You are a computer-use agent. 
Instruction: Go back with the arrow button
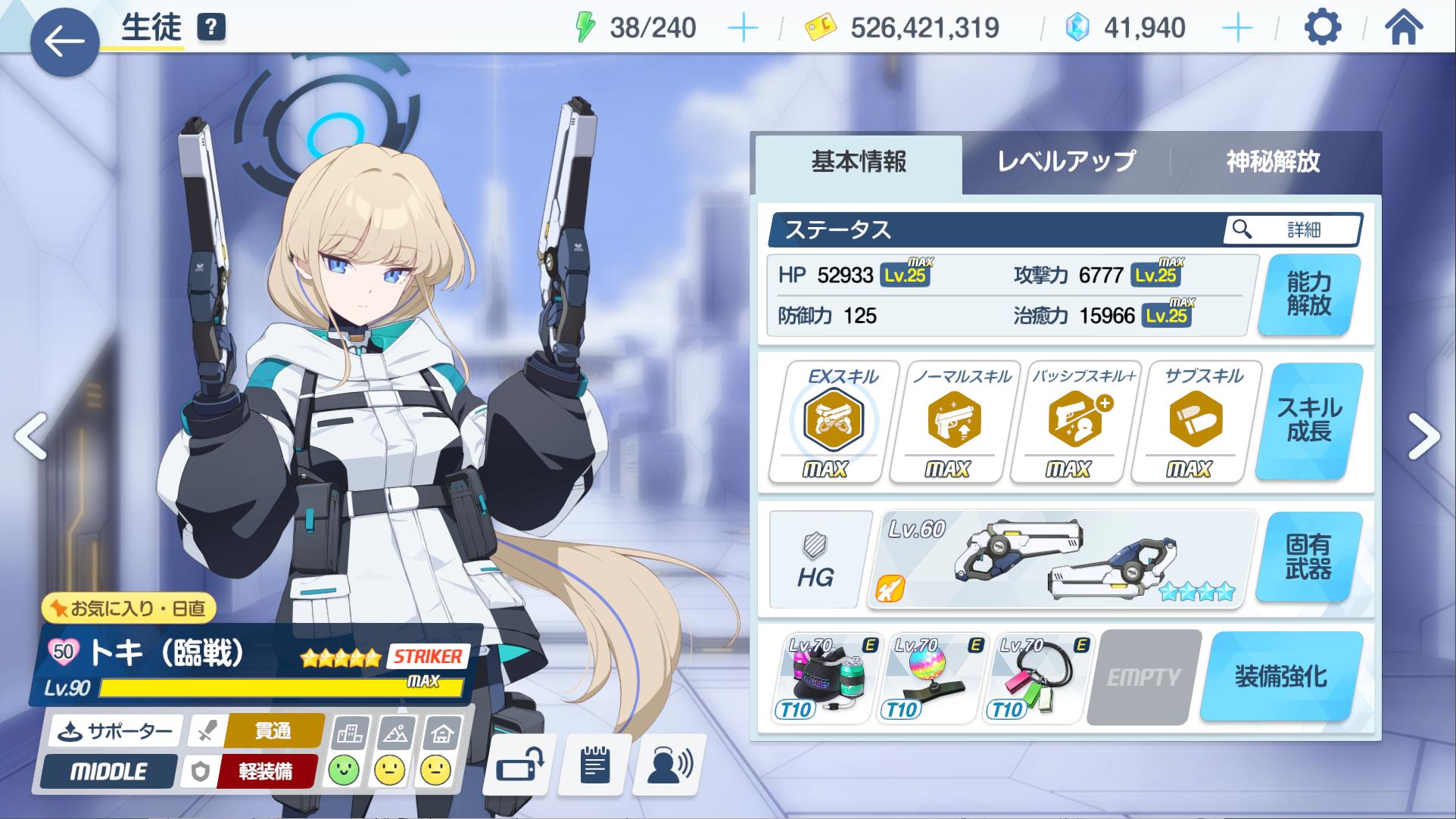click(64, 42)
